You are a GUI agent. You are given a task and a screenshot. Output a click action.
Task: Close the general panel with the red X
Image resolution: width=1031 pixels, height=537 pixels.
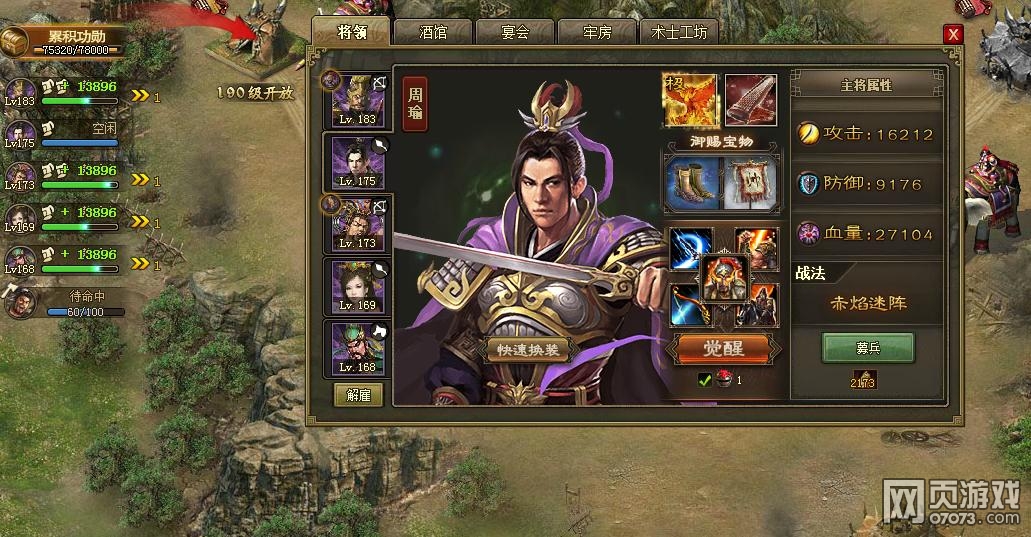953,34
